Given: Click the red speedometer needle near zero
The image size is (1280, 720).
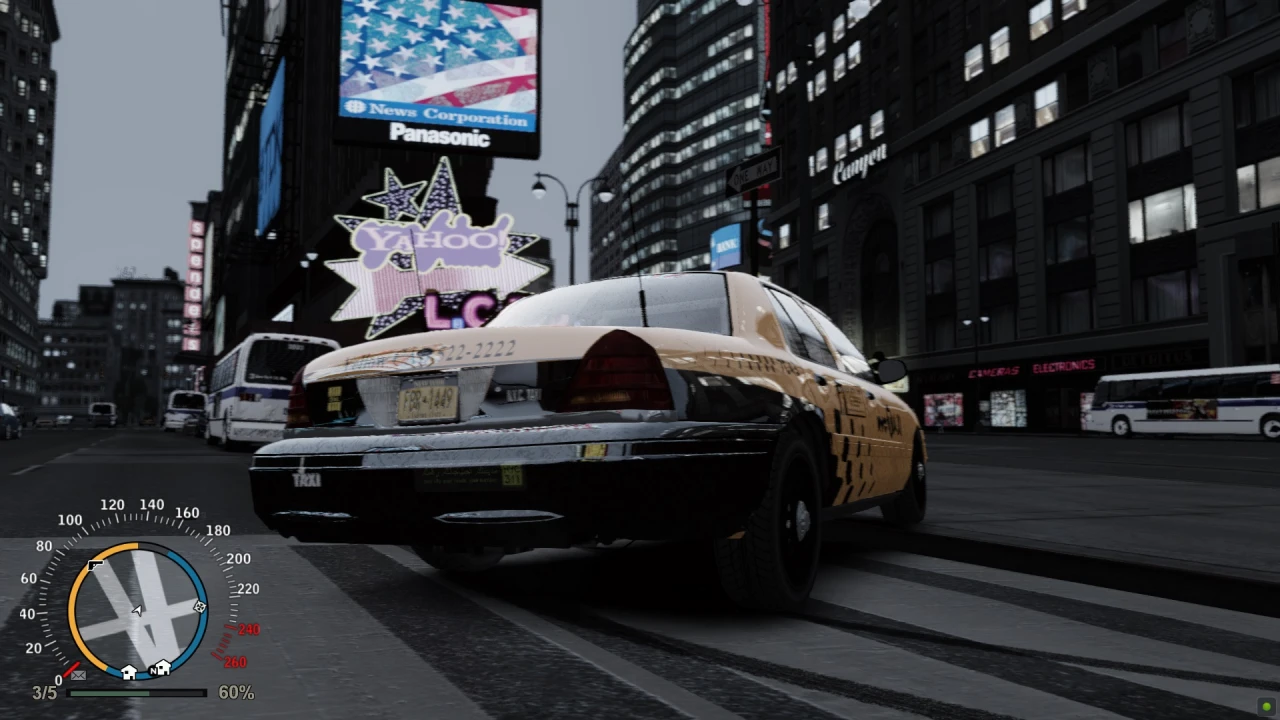Looking at the screenshot, I should [72, 667].
